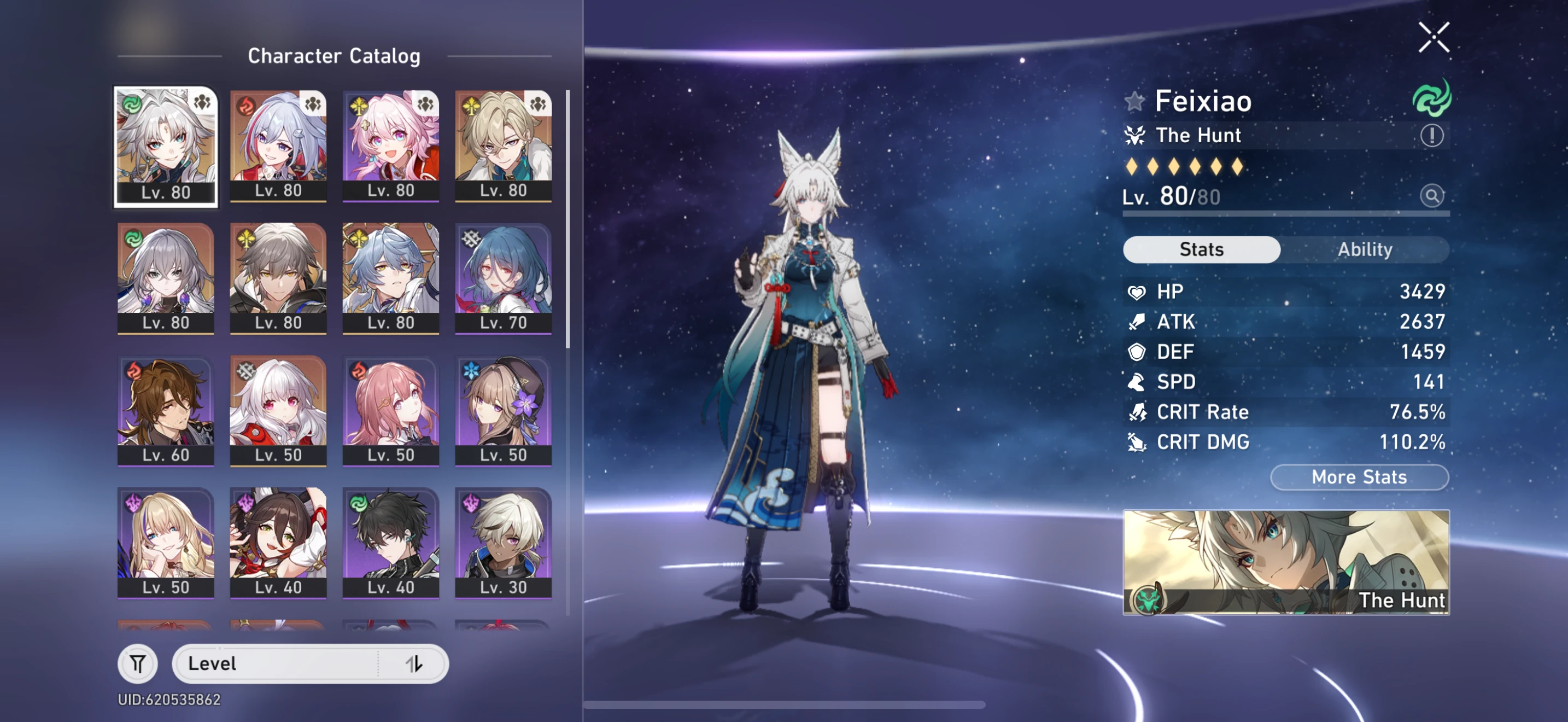Click the exclamation info icon beside The Hunt
This screenshot has height=722, width=1568.
[x=1433, y=135]
